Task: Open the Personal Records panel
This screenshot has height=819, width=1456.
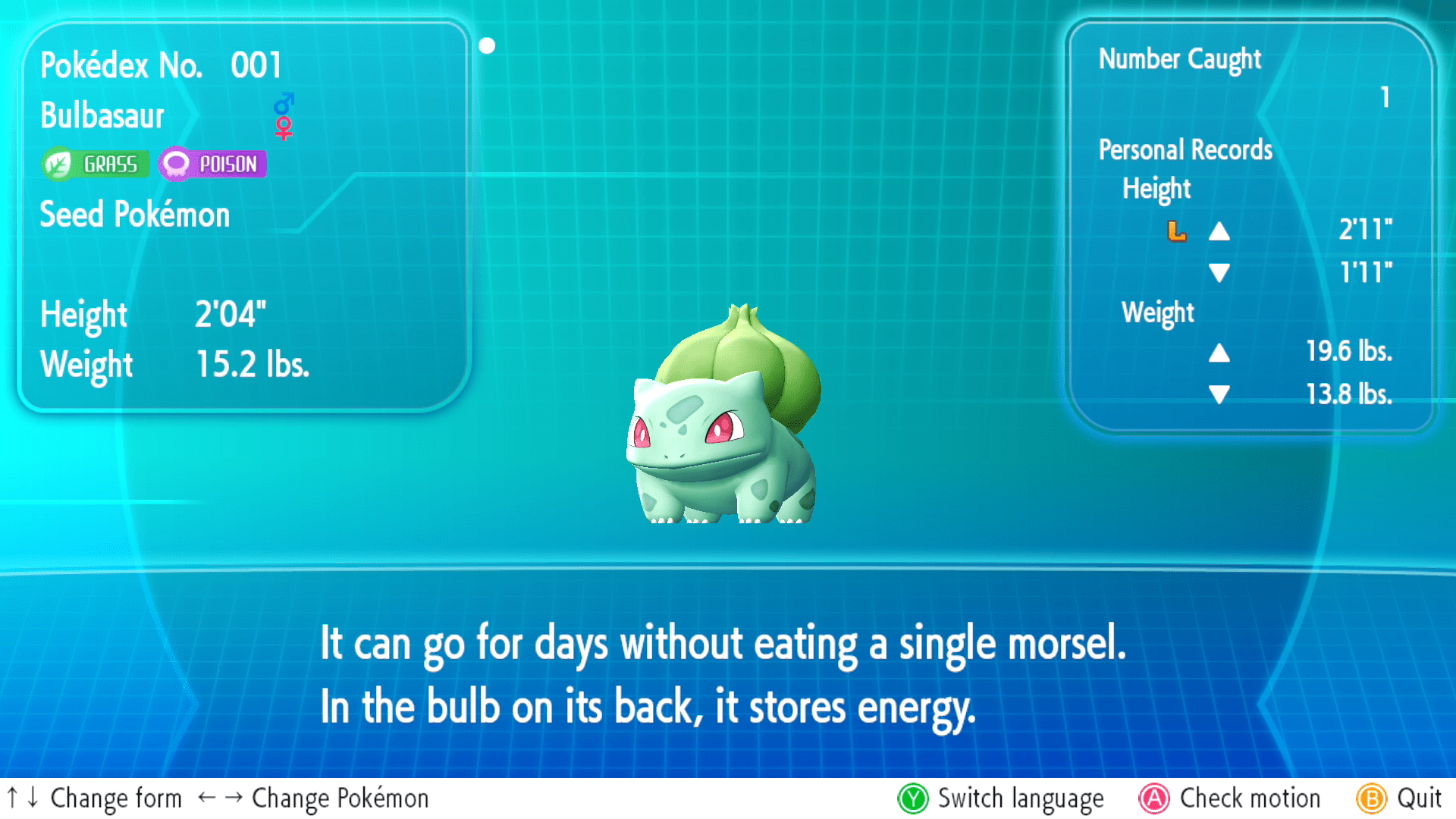Action: 1185,149
